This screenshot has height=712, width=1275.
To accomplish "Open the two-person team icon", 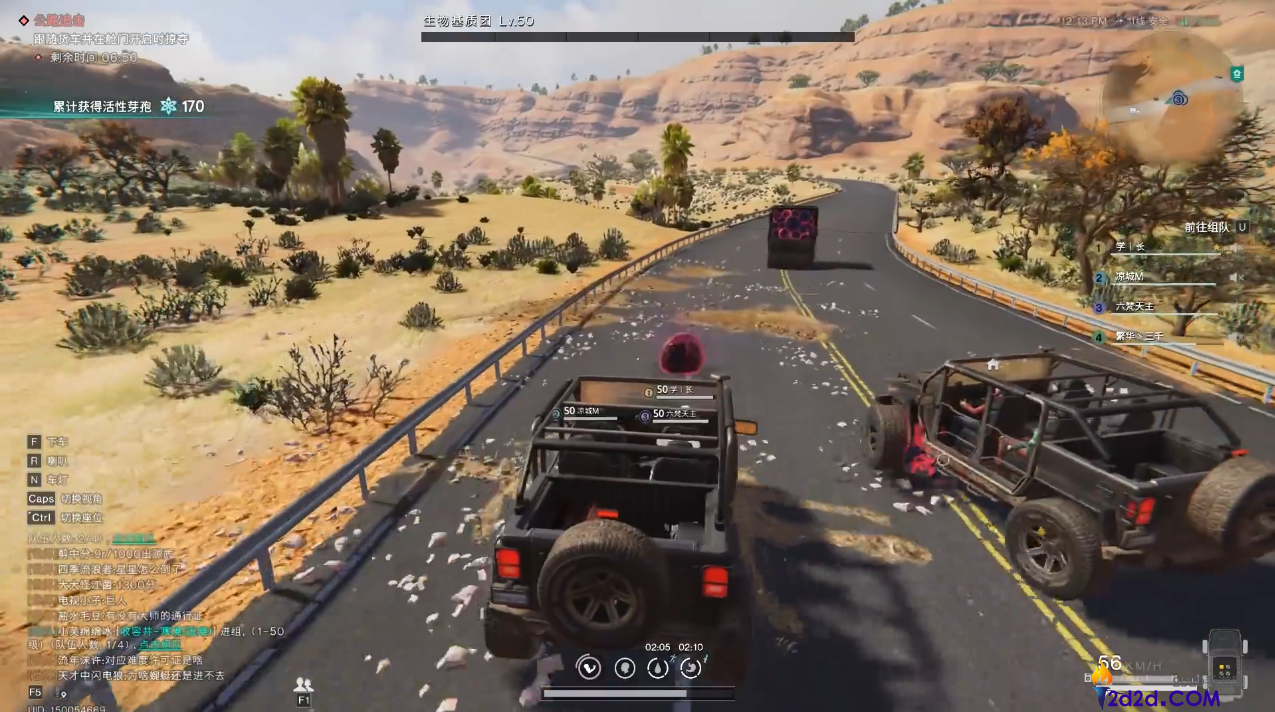I will click(x=303, y=685).
